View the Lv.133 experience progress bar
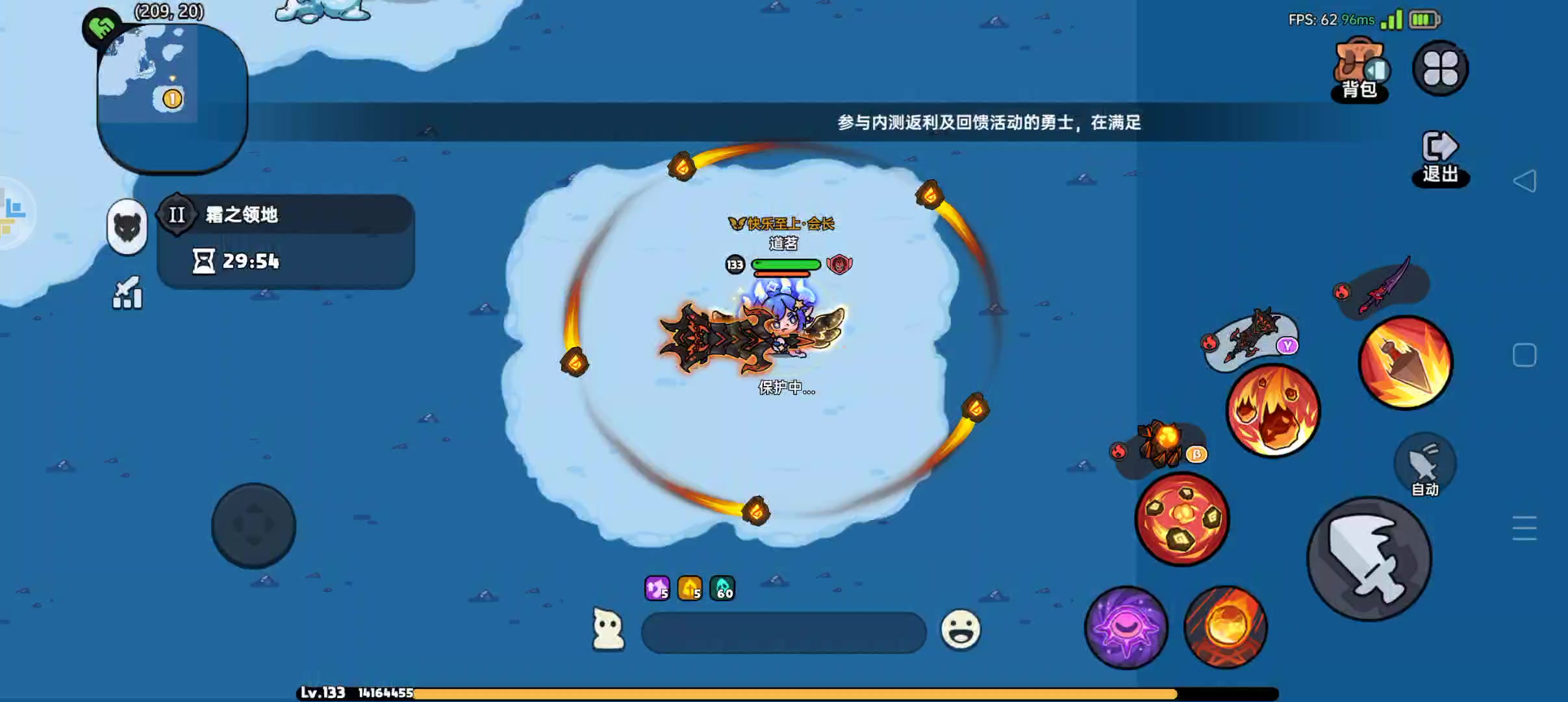The image size is (1568, 702). (714, 692)
